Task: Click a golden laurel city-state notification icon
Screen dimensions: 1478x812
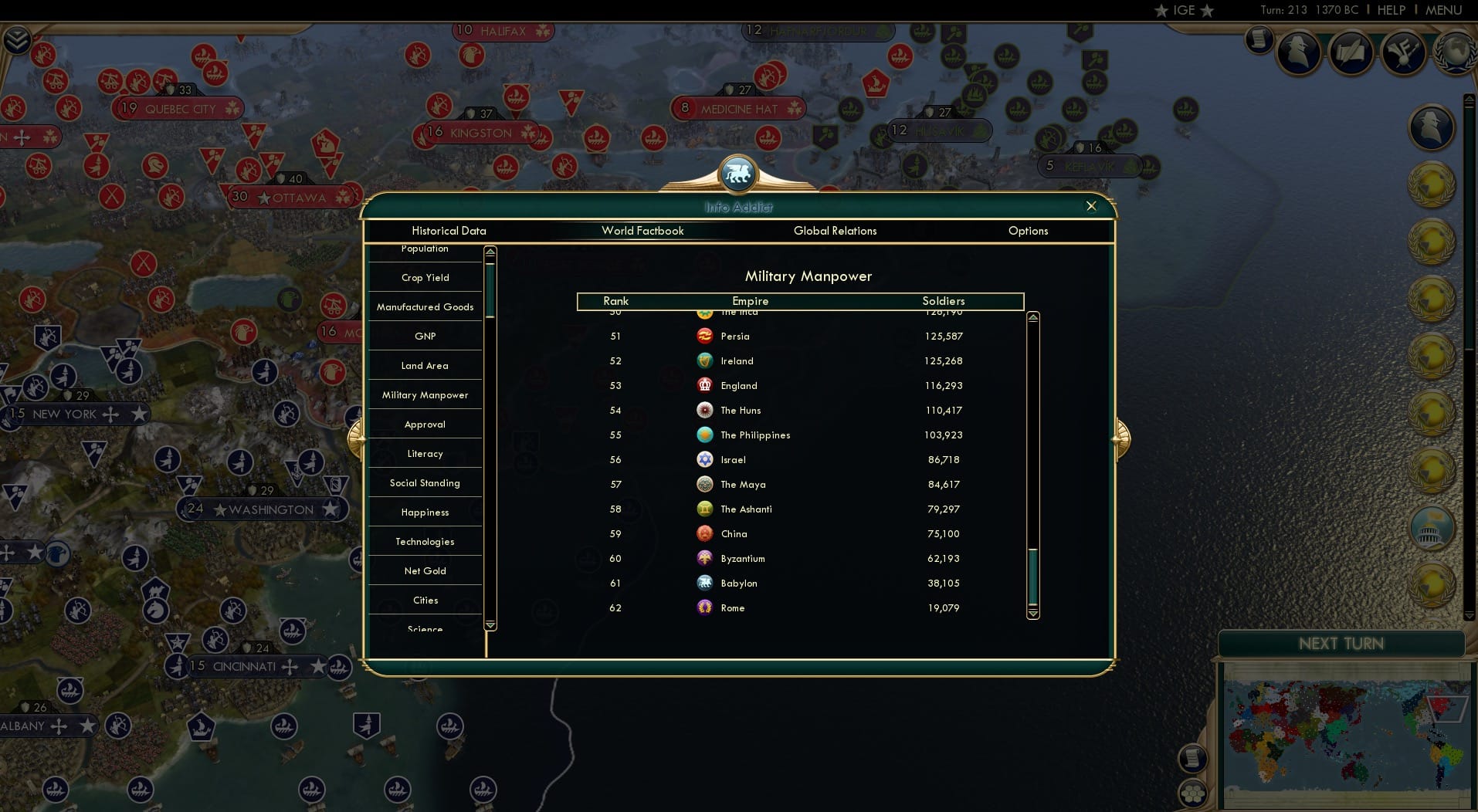Action: point(1432,185)
